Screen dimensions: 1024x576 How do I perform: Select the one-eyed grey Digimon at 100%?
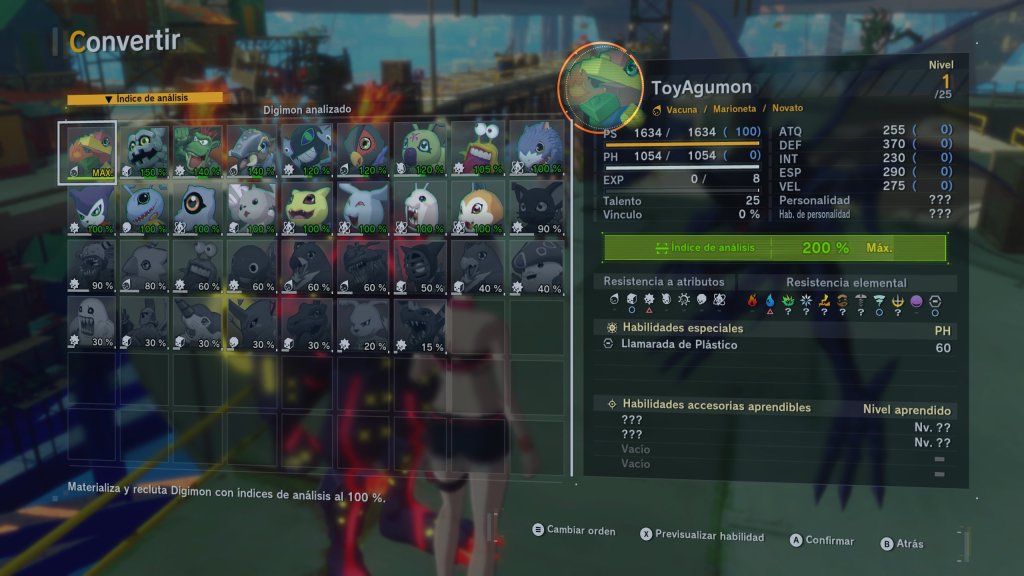click(x=198, y=209)
